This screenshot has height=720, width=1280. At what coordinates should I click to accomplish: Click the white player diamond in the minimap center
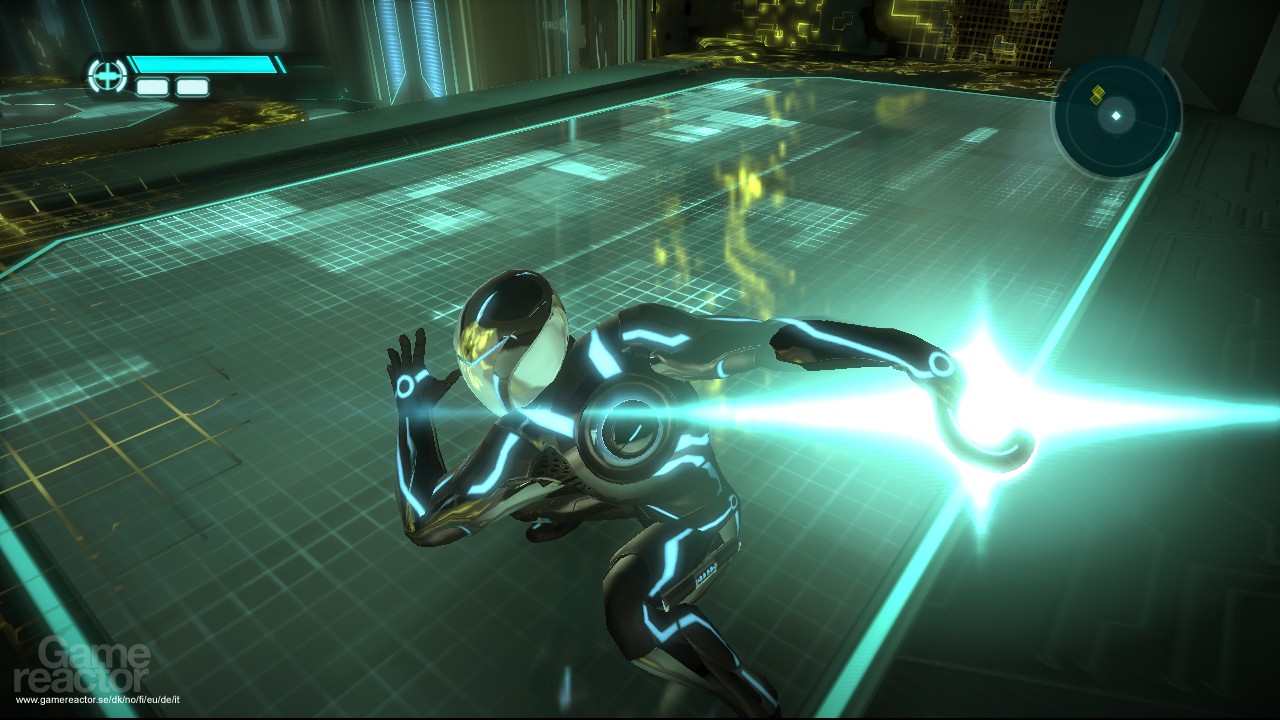click(x=1114, y=117)
